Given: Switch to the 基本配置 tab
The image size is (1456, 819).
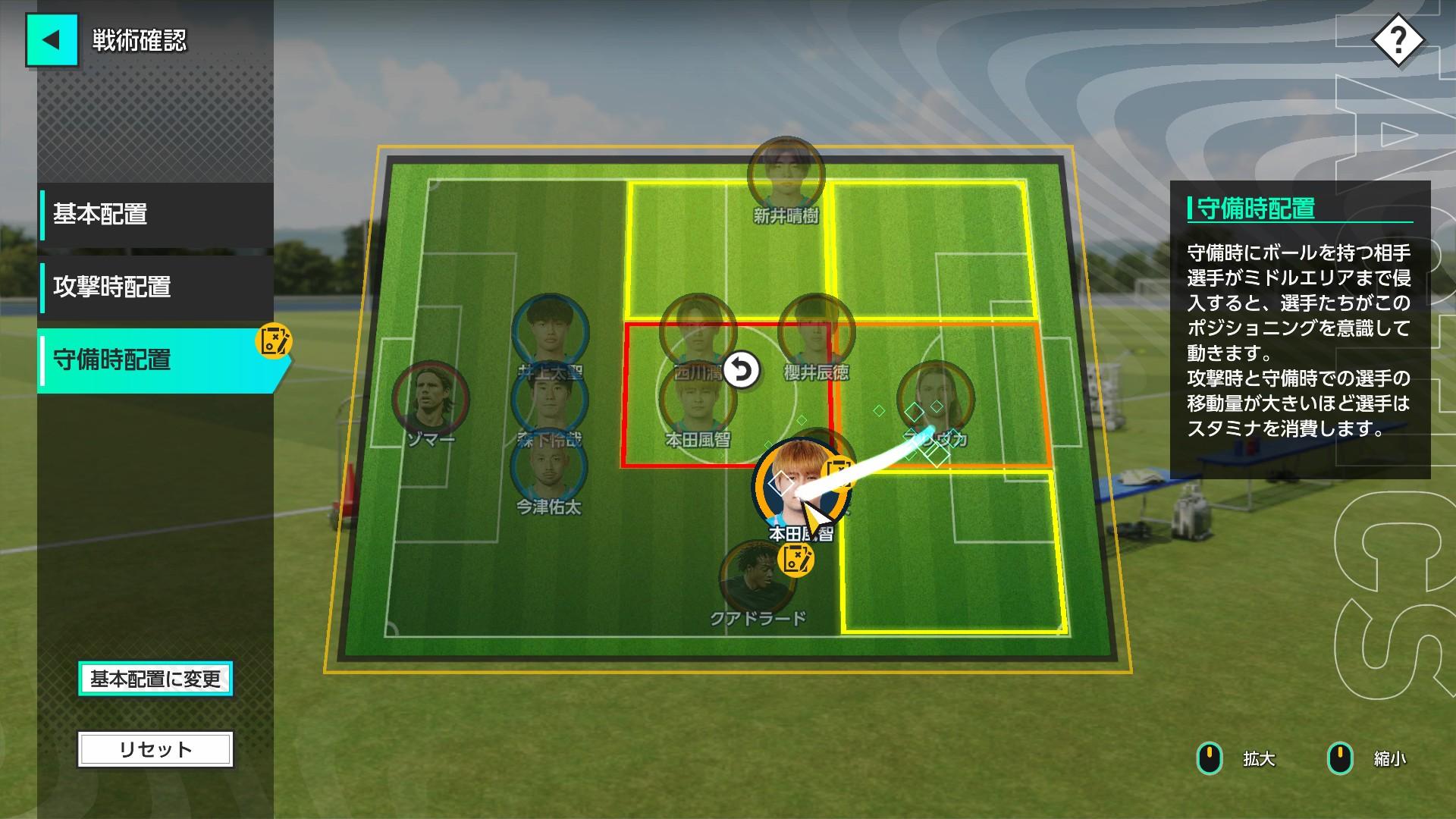Looking at the screenshot, I should 156,215.
